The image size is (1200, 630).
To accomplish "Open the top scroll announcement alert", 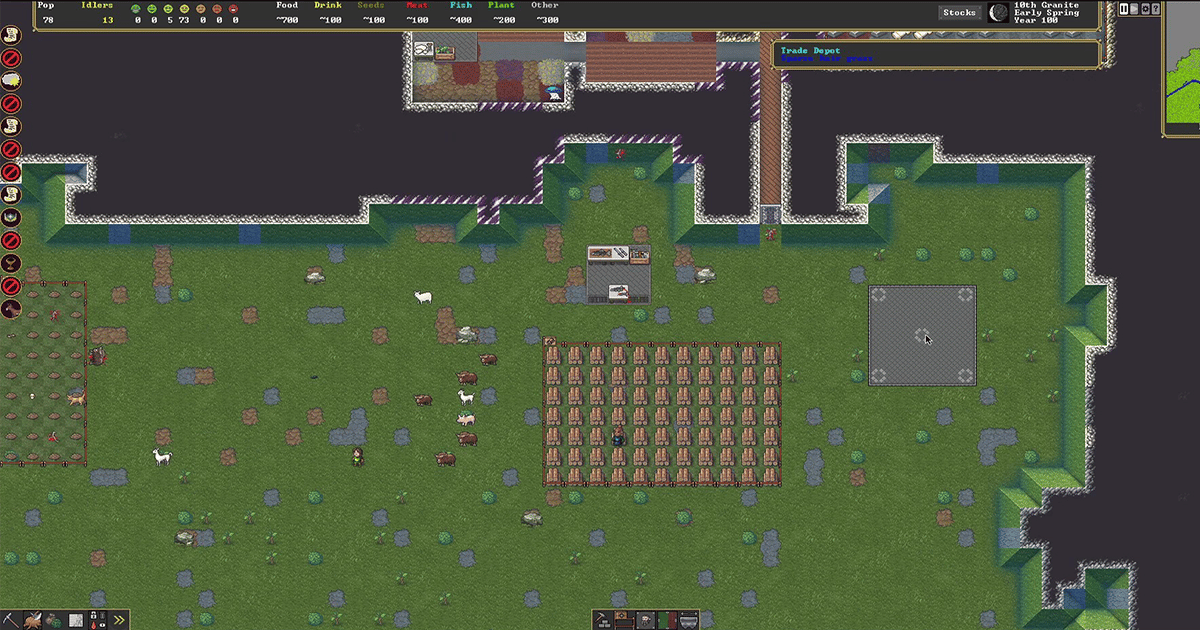I will [11, 34].
